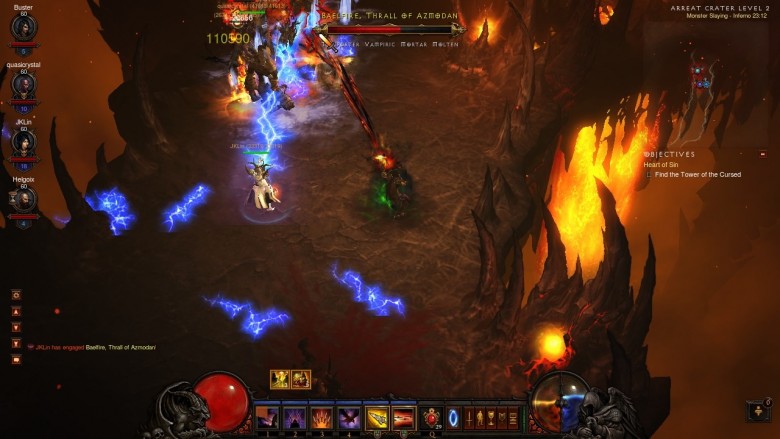
Task: Click JKLin's party portrait
Action: tap(23, 142)
